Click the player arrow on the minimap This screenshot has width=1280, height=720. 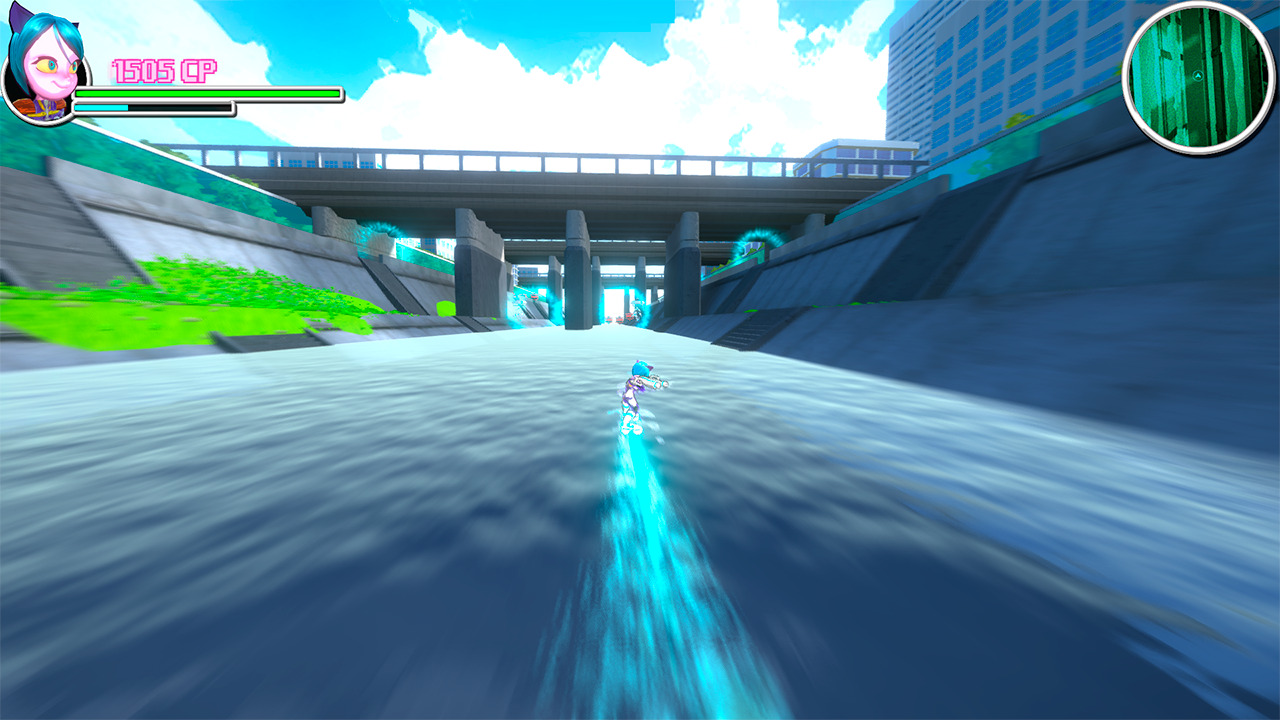click(x=1198, y=74)
